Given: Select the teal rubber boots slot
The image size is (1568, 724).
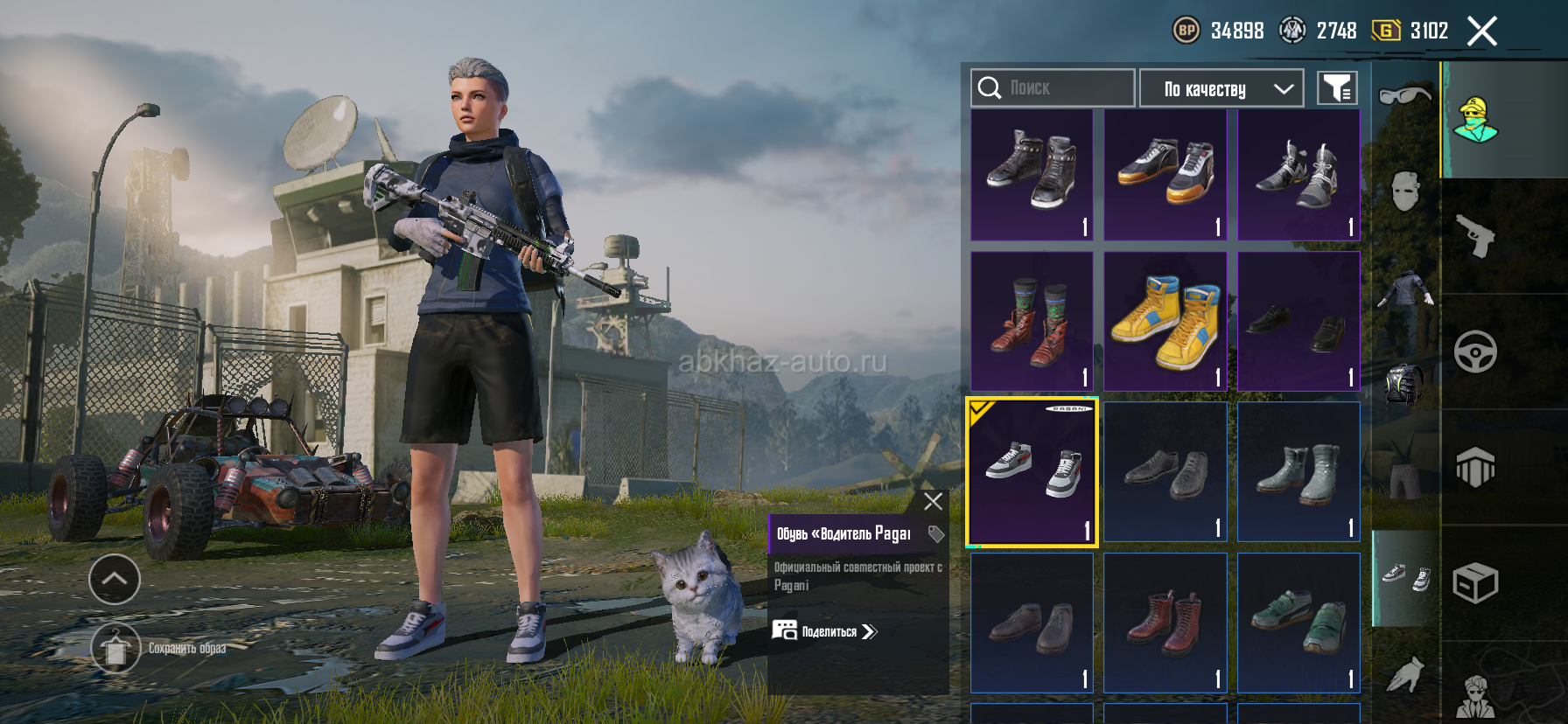Looking at the screenshot, I should [1298, 472].
